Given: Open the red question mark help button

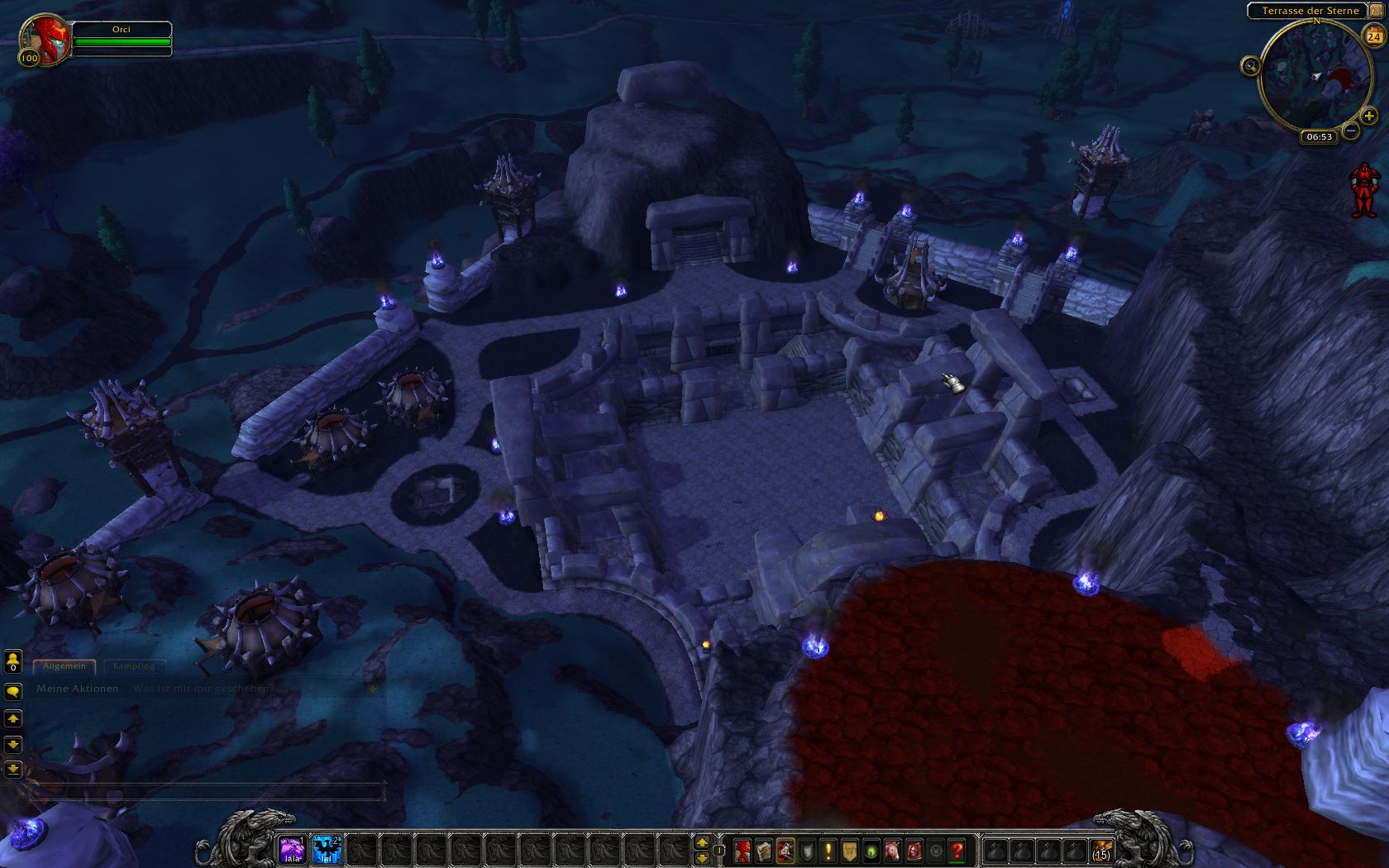Looking at the screenshot, I should click(957, 850).
